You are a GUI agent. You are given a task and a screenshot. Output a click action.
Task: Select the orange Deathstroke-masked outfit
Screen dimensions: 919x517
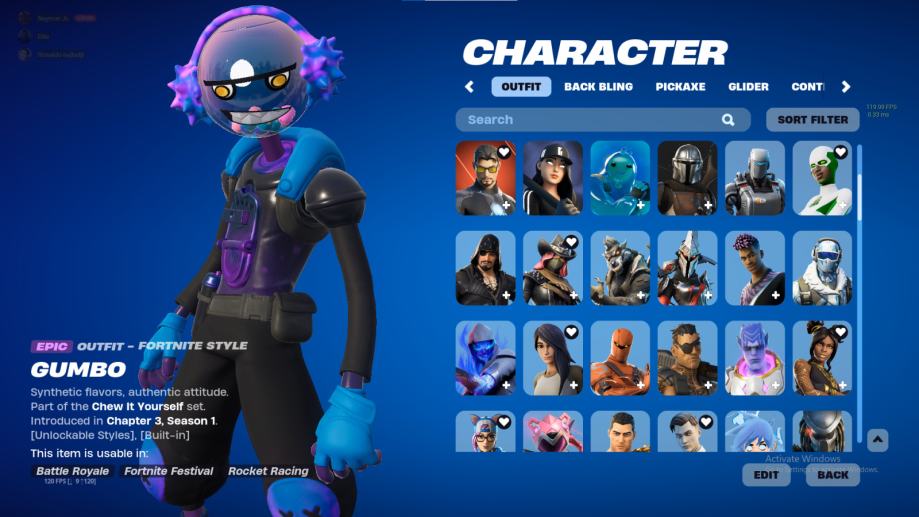click(620, 358)
